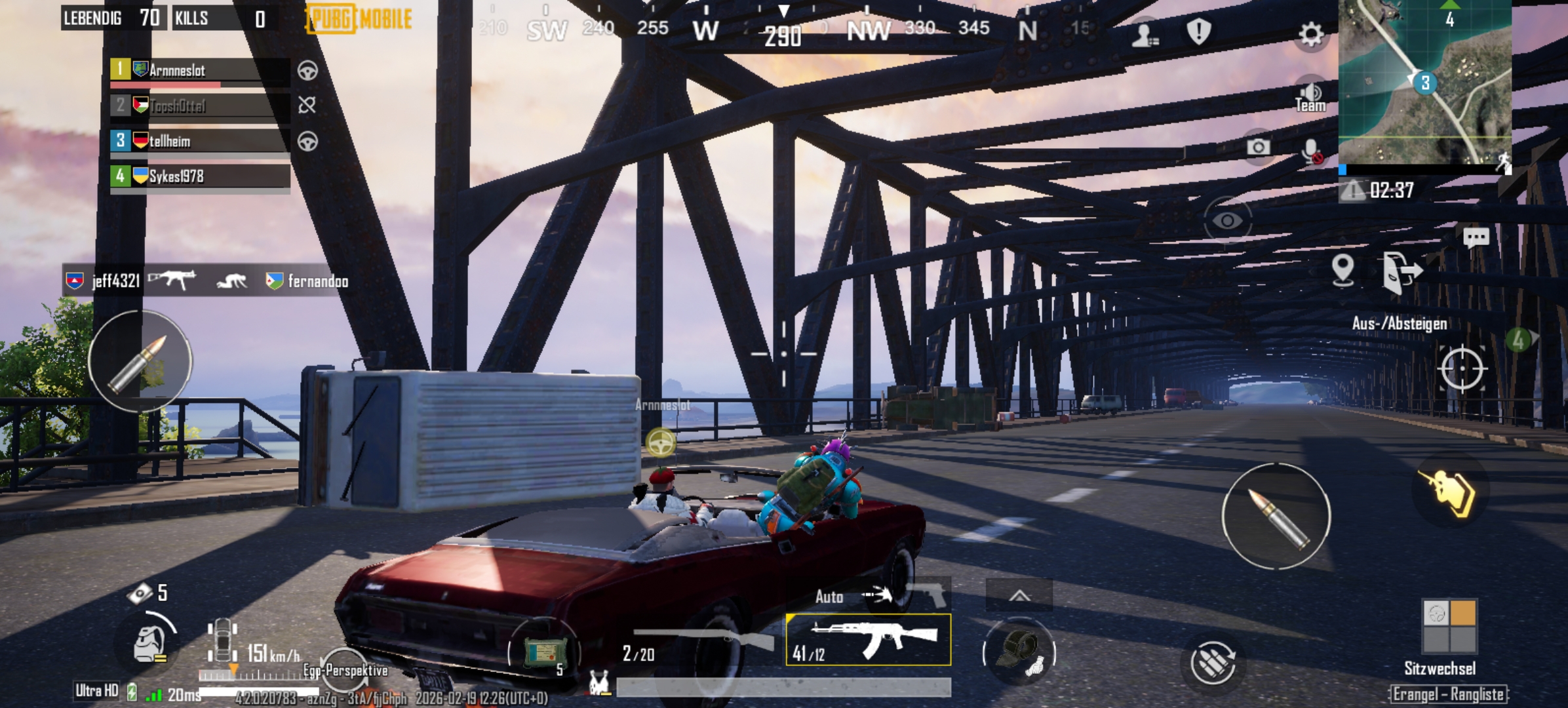Tap the camera screenshot icon
Screen dimensions: 1568x708
point(1257,147)
